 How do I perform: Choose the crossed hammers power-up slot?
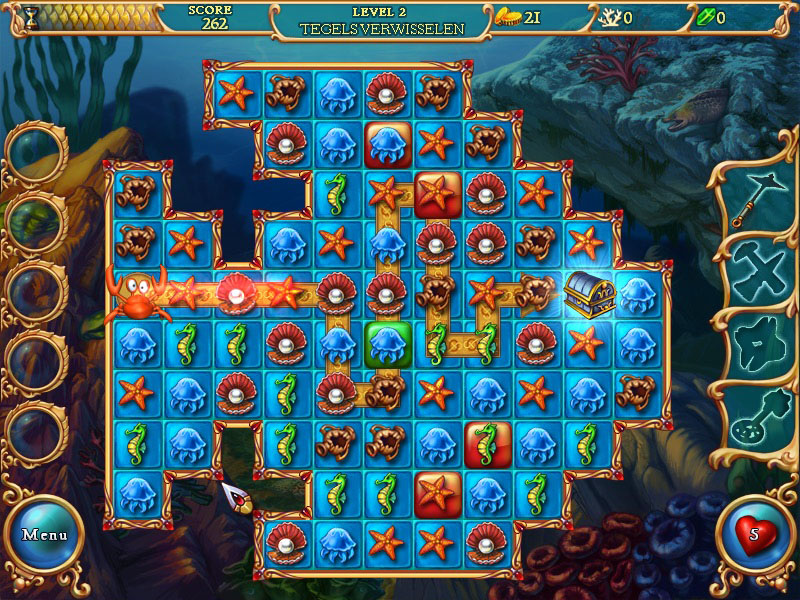coord(753,270)
